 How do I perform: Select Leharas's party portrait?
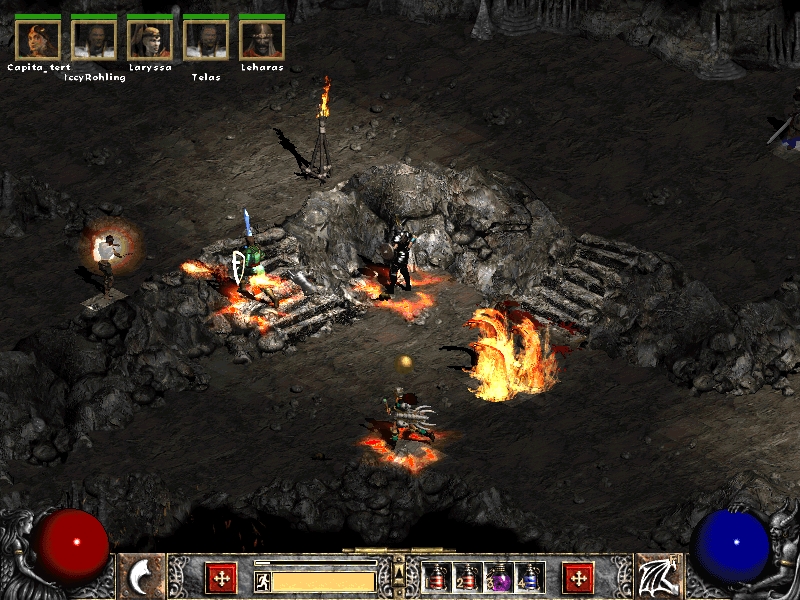(262, 39)
